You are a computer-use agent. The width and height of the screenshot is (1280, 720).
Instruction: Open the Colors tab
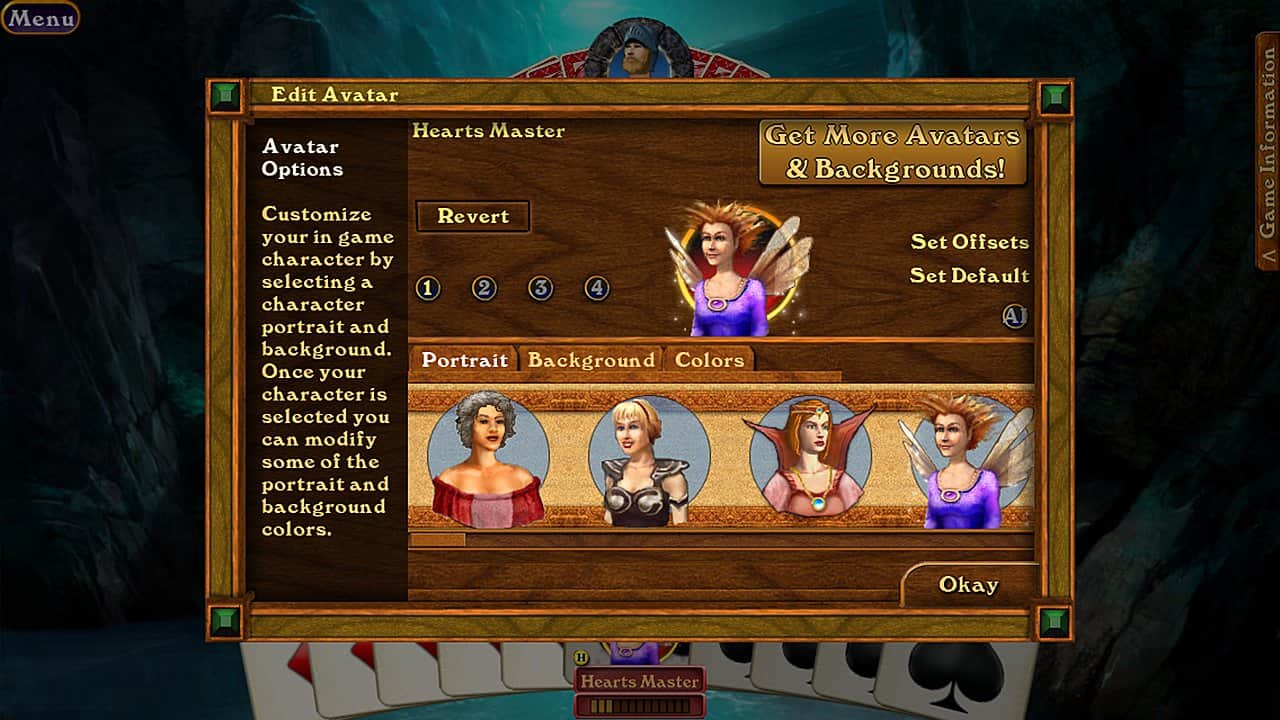pos(709,360)
